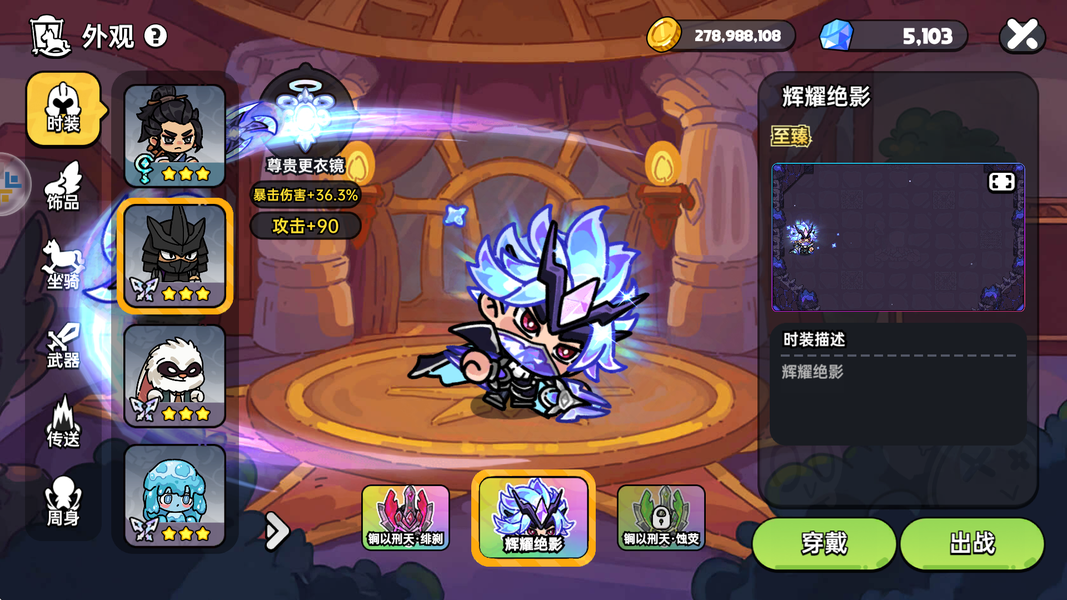Close the 外观 appearance screen

(x=1022, y=36)
